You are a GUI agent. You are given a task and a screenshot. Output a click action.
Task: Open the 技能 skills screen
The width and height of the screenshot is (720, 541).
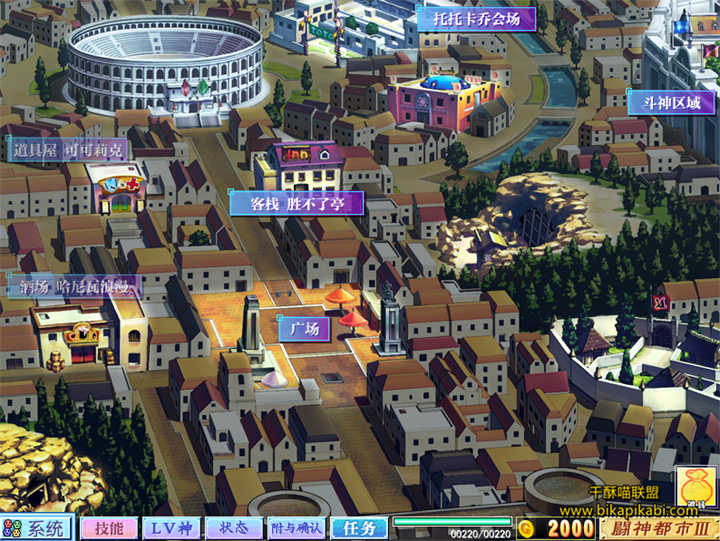pyautogui.click(x=109, y=528)
